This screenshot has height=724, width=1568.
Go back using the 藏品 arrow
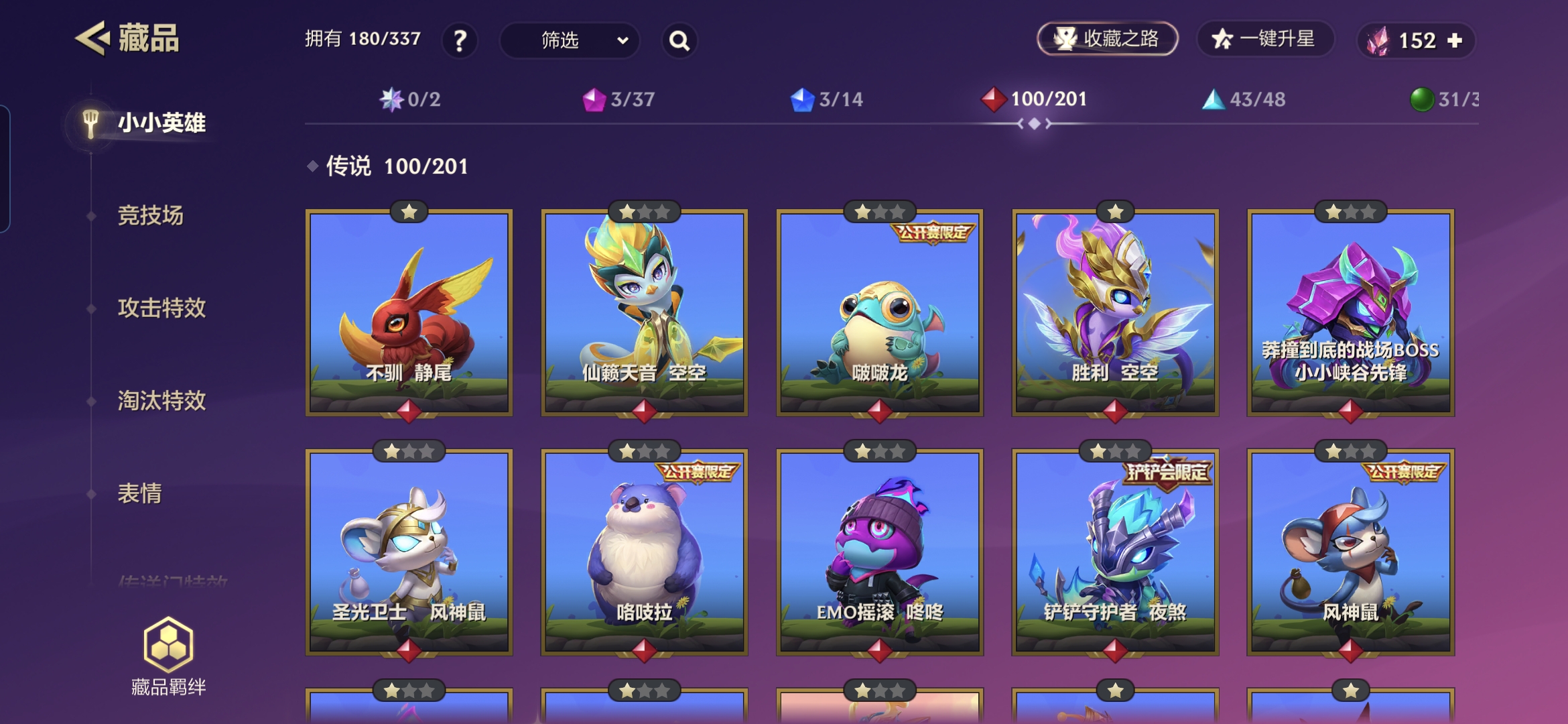[x=92, y=38]
